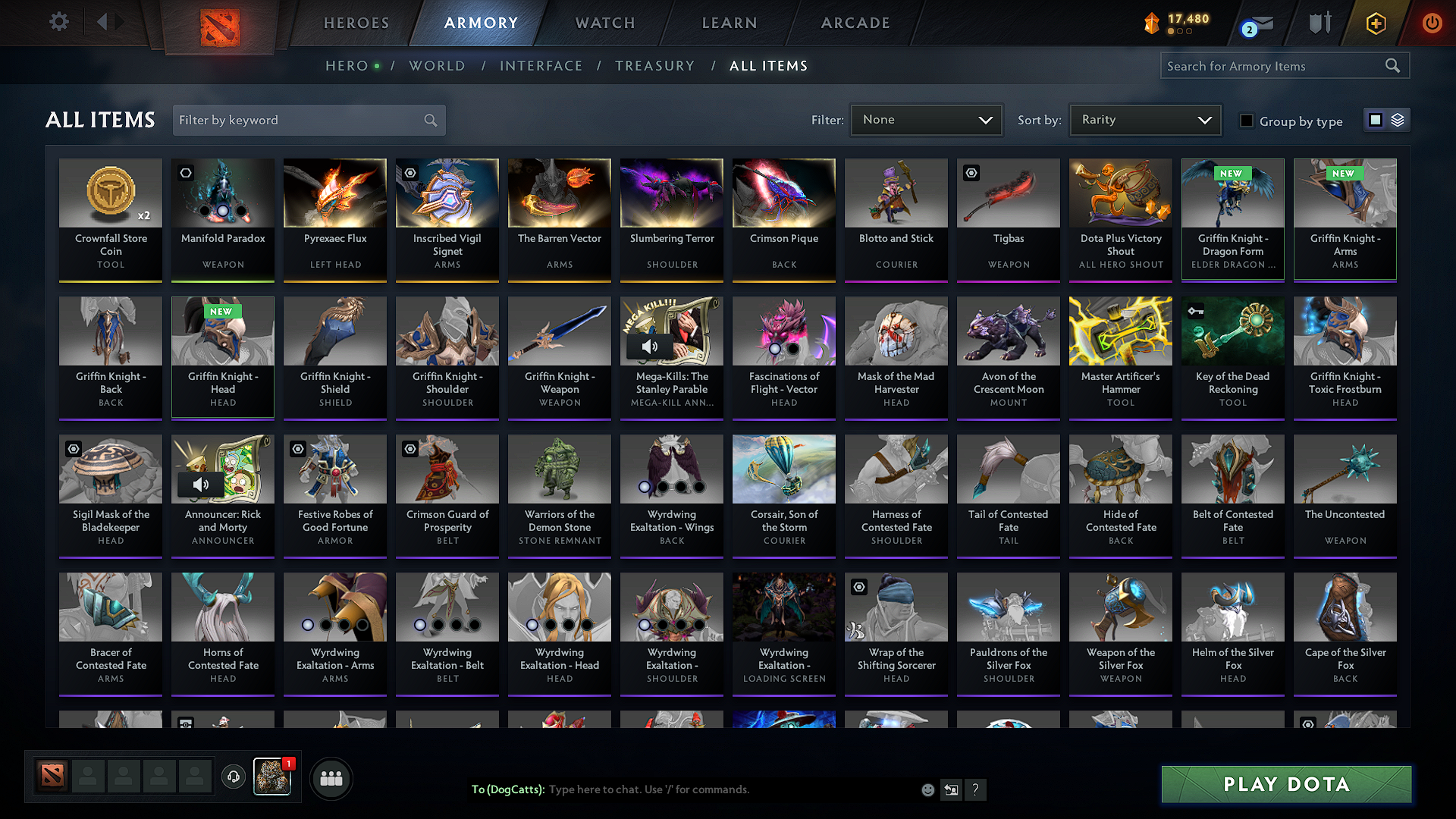Click the magnifier in the Armory search bar
1456x819 pixels.
(x=1392, y=65)
